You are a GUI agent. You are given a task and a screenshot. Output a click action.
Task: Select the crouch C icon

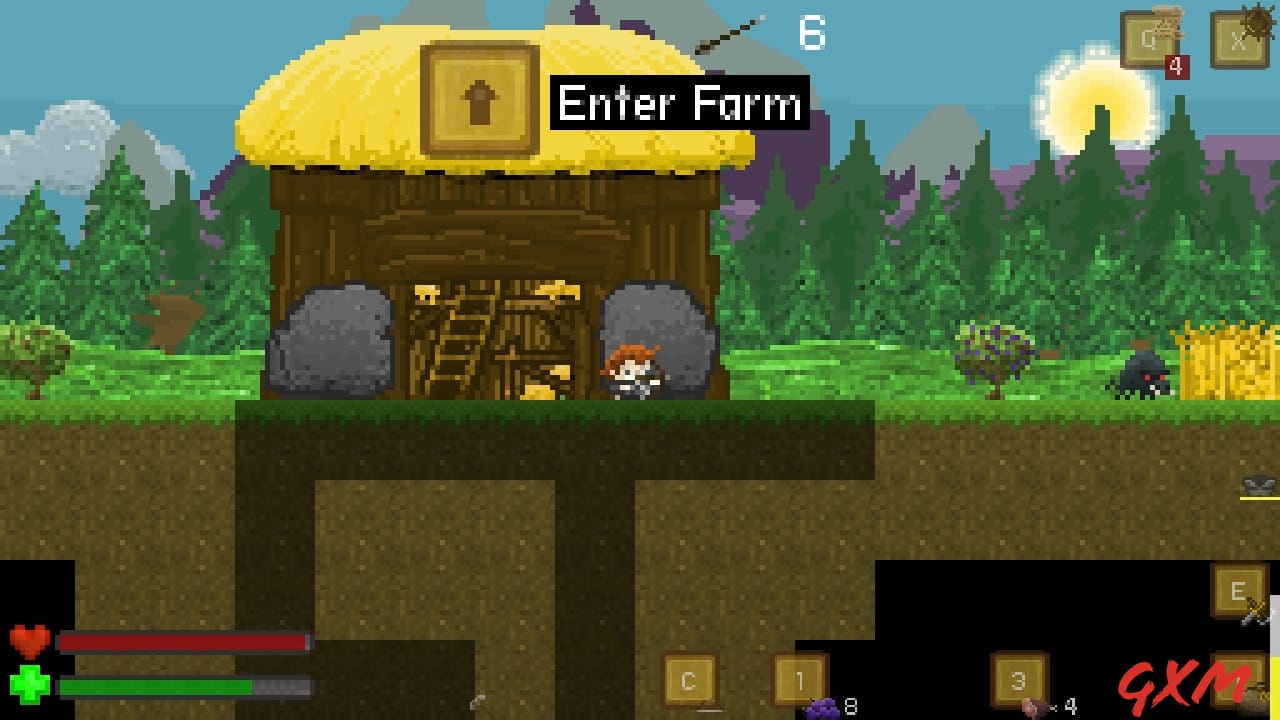pos(689,678)
